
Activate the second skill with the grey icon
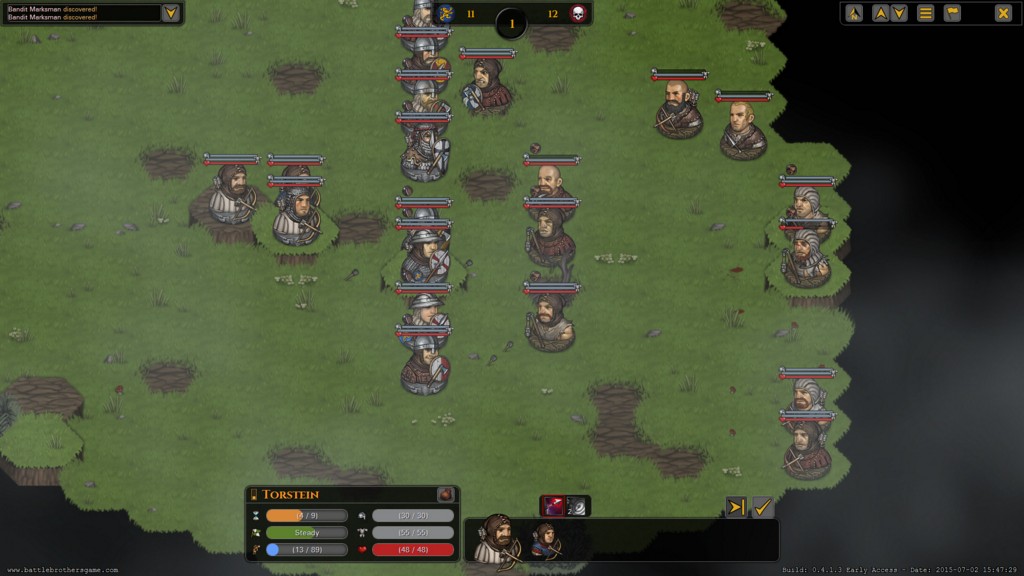[x=578, y=507]
